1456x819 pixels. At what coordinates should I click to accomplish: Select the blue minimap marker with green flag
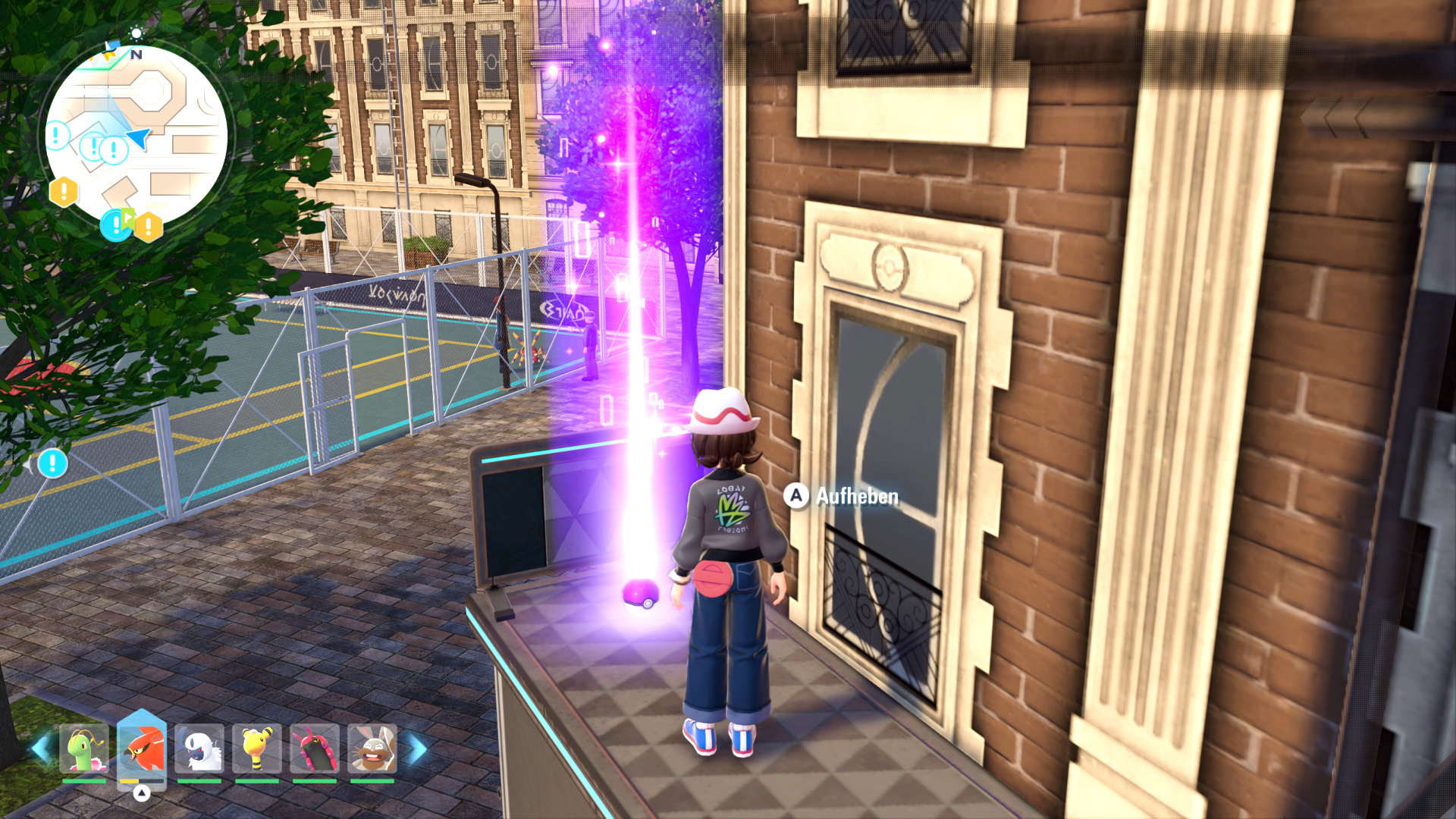(116, 224)
